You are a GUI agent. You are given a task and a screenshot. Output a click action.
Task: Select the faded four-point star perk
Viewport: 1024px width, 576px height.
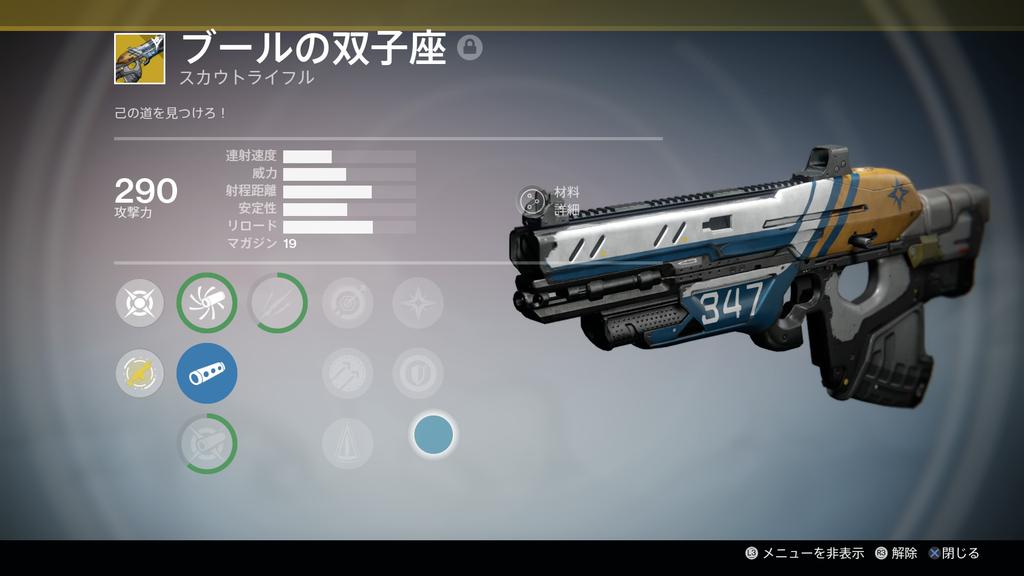[x=418, y=303]
